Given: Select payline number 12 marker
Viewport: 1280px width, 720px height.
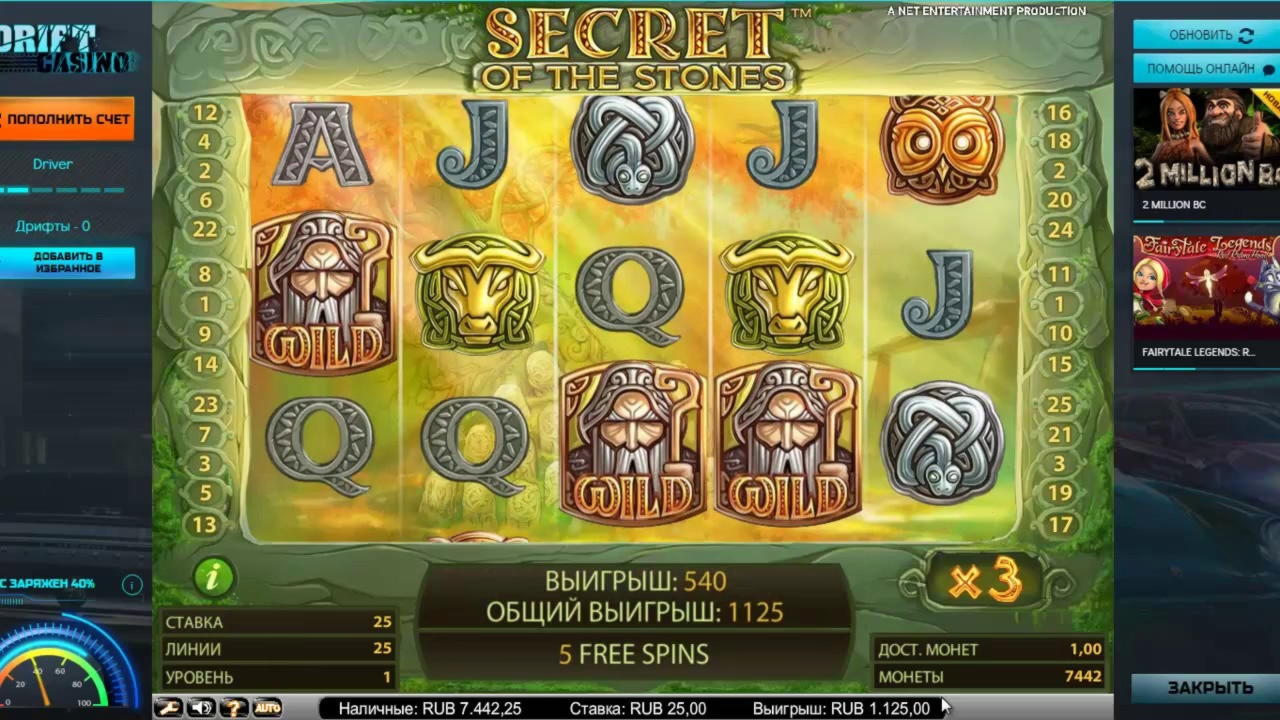Looking at the screenshot, I should pos(205,113).
